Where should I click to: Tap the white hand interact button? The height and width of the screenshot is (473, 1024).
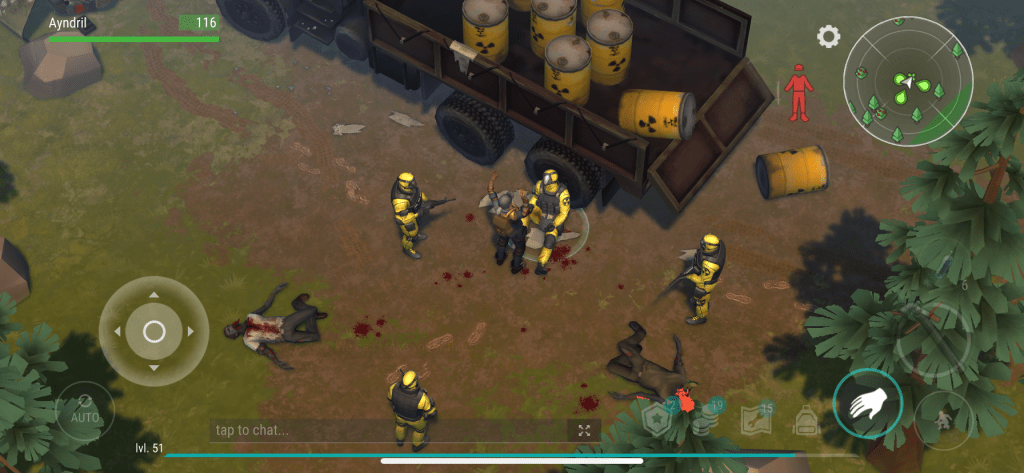click(868, 404)
